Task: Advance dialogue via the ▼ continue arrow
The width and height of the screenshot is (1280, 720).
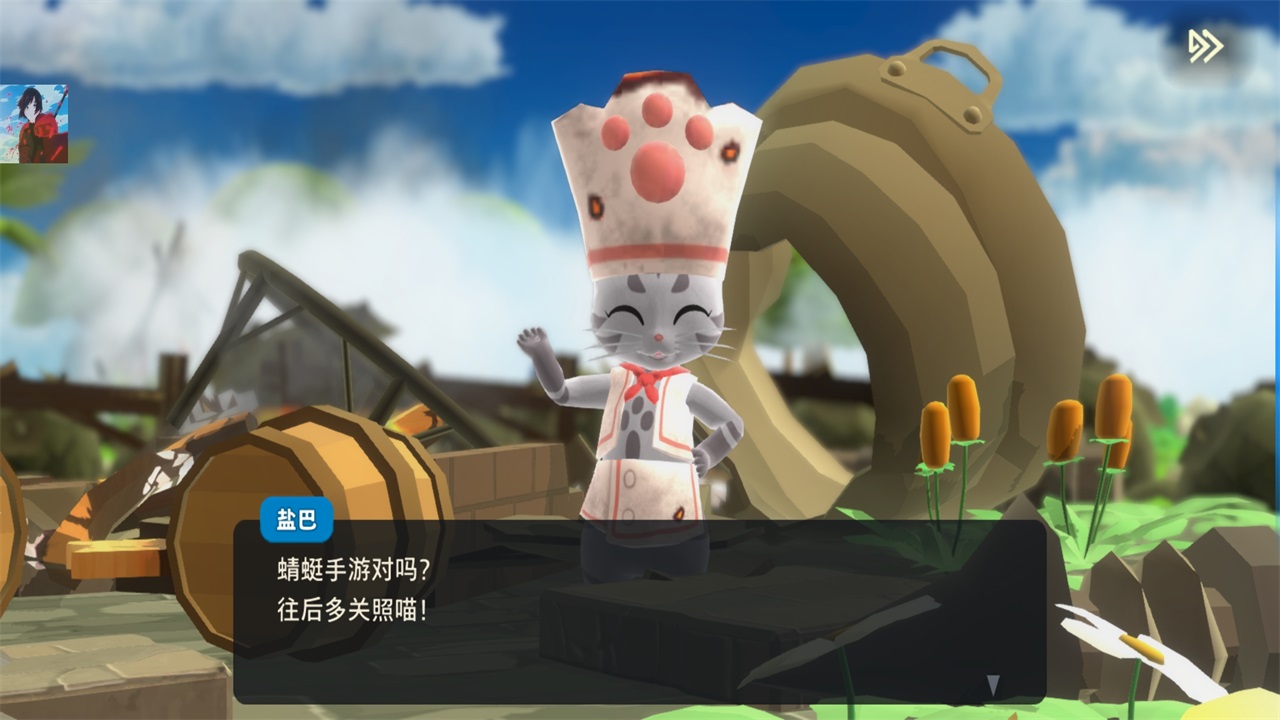Action: coord(993,684)
